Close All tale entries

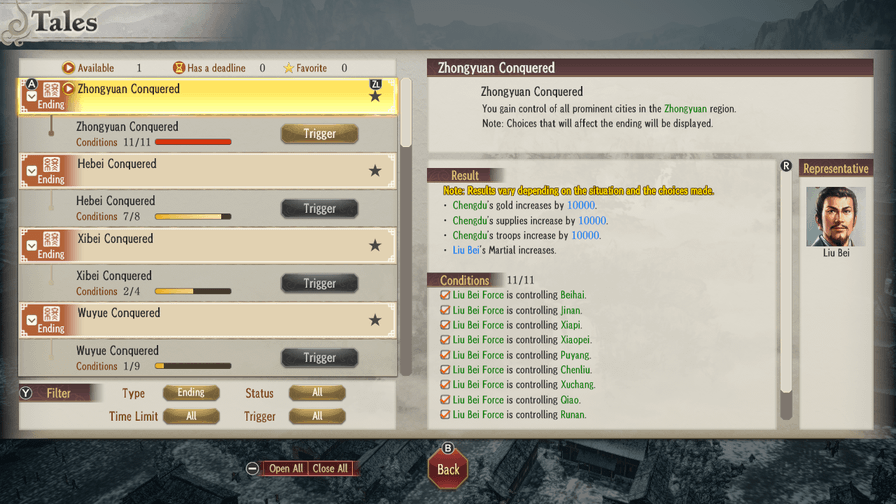330,468
